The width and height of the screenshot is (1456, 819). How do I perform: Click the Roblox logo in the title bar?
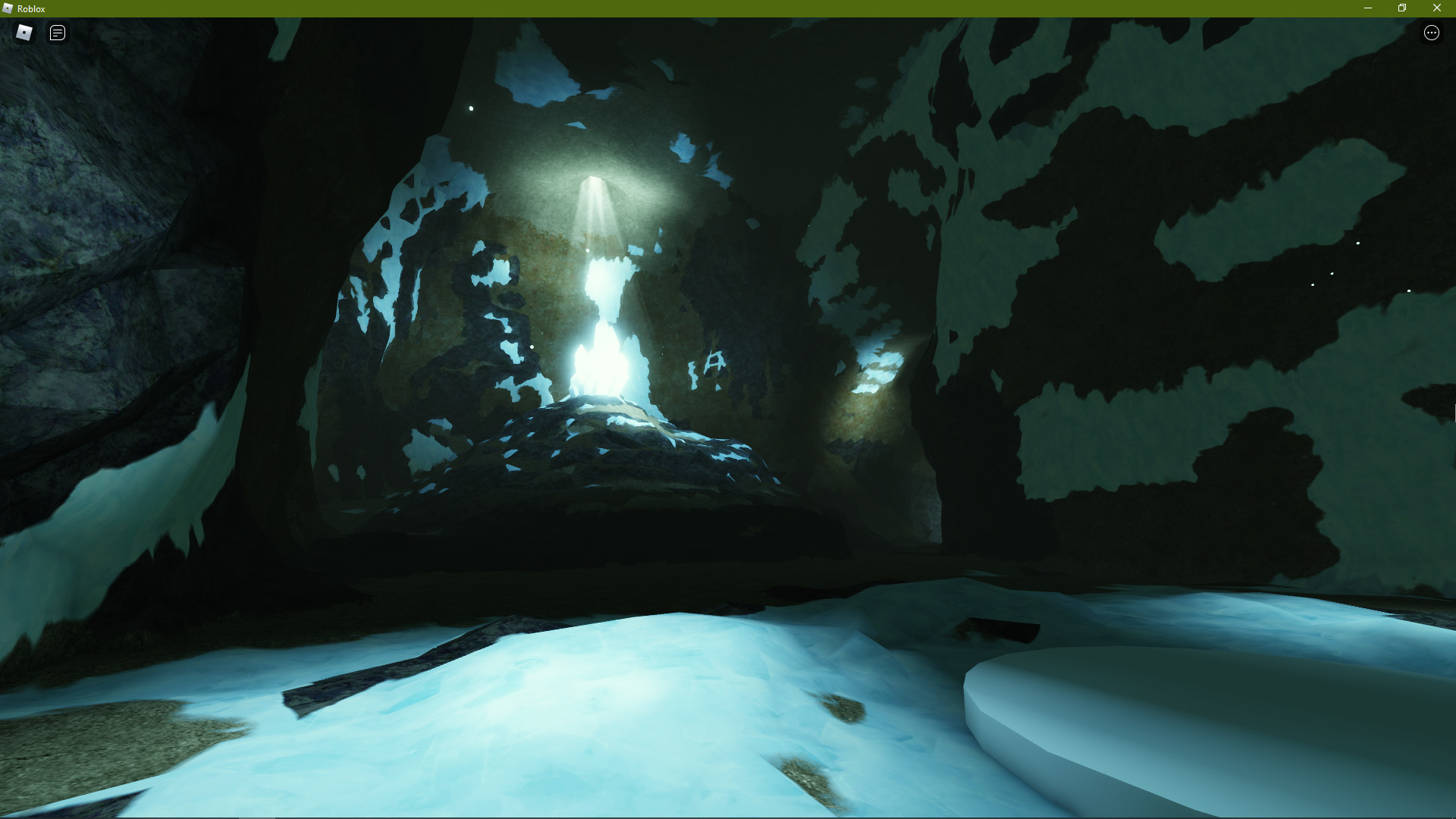8,8
